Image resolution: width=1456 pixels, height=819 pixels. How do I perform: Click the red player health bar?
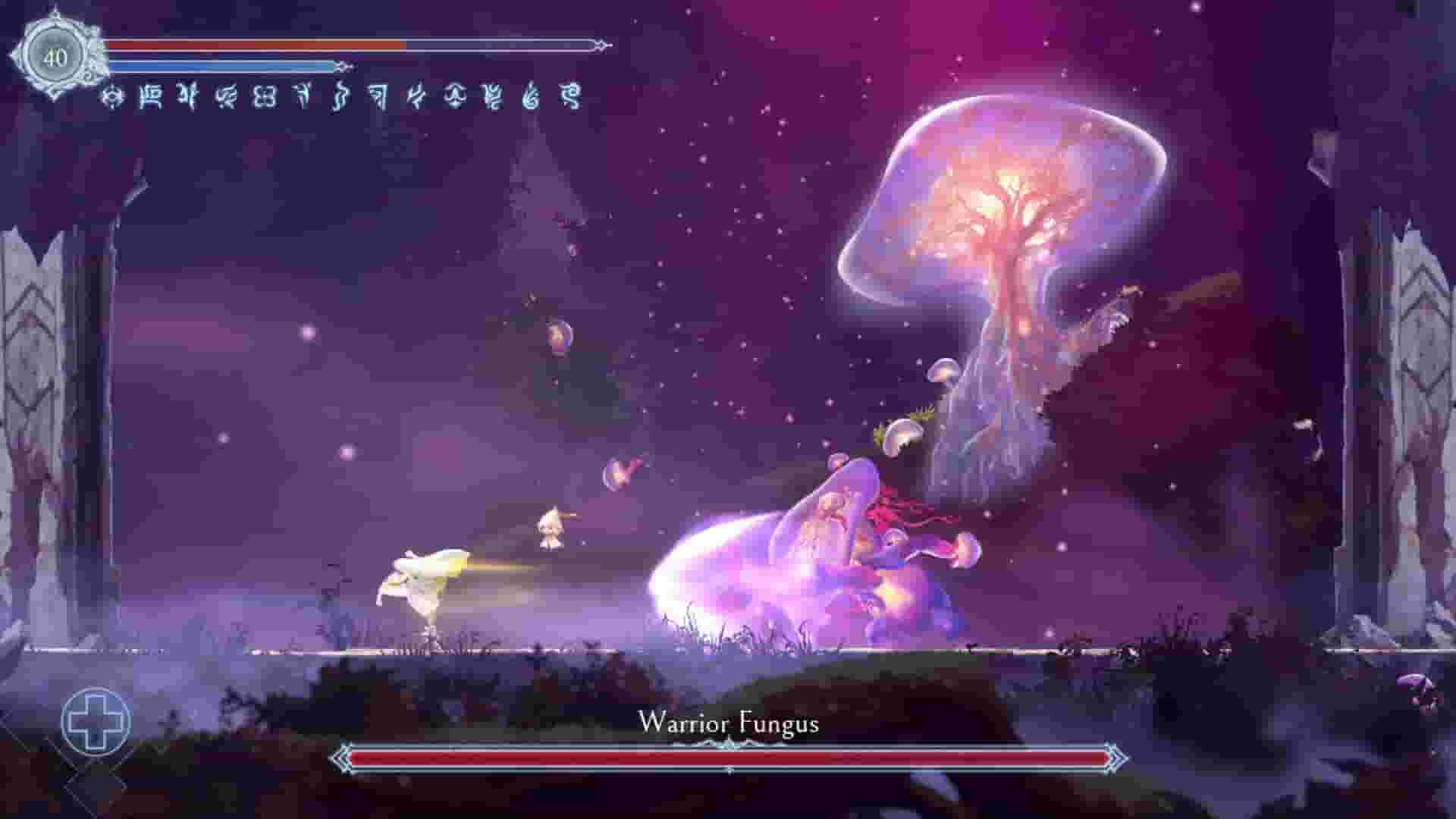point(303,45)
